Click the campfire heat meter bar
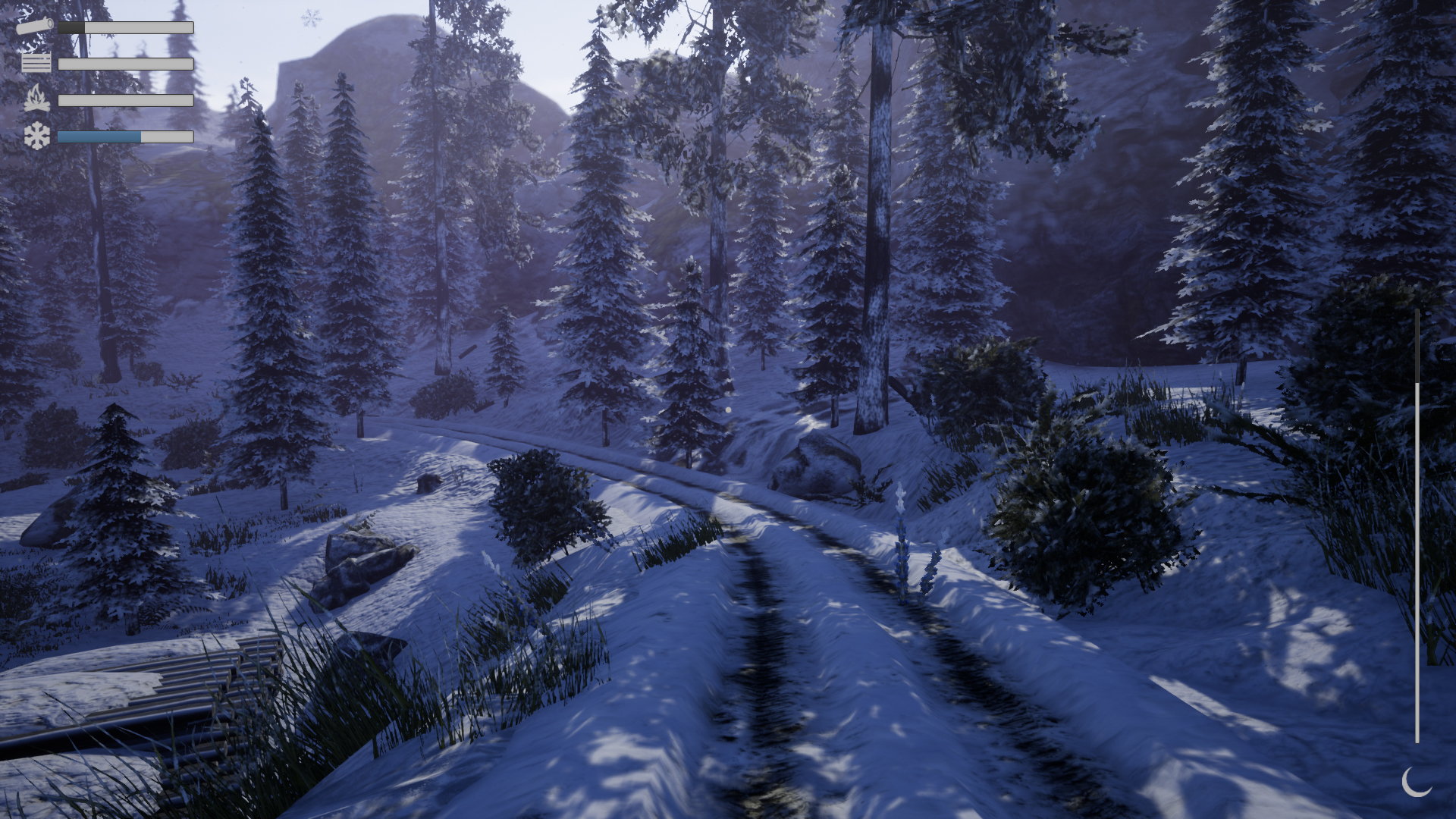The image size is (1456, 819). (x=125, y=100)
